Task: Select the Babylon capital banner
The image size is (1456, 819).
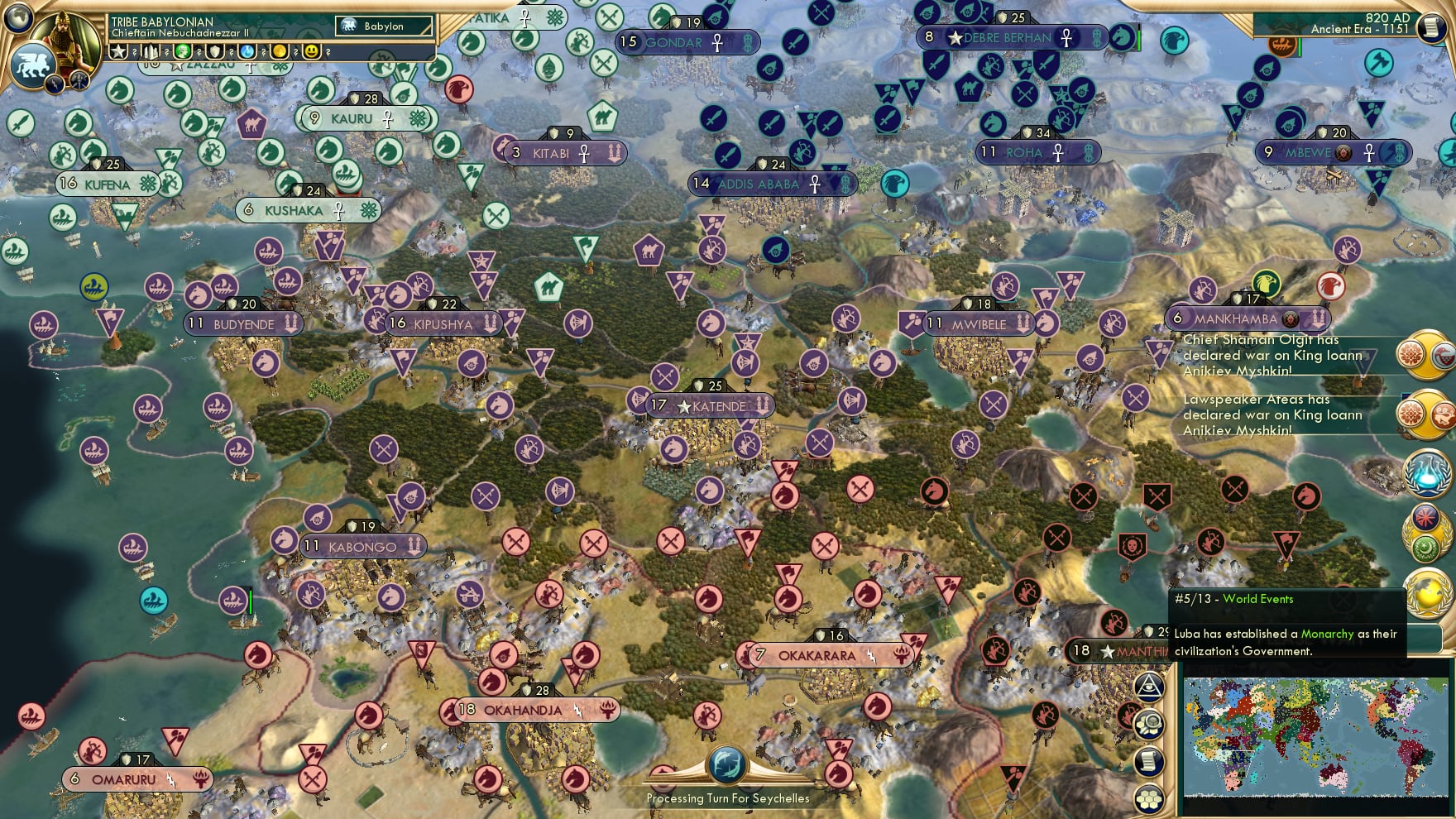Action: pyautogui.click(x=382, y=26)
